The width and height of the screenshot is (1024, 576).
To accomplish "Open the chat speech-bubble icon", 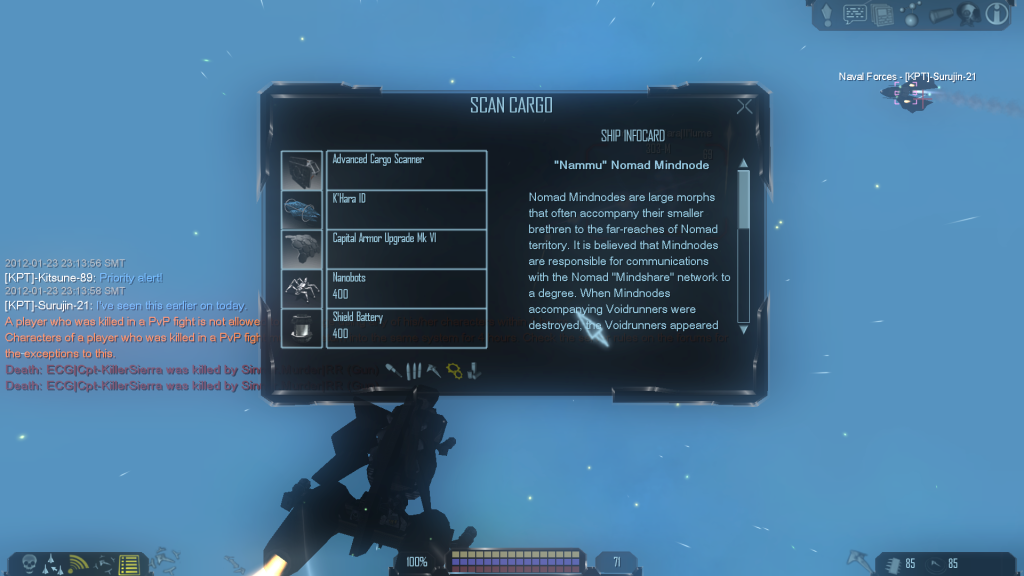I will point(855,13).
